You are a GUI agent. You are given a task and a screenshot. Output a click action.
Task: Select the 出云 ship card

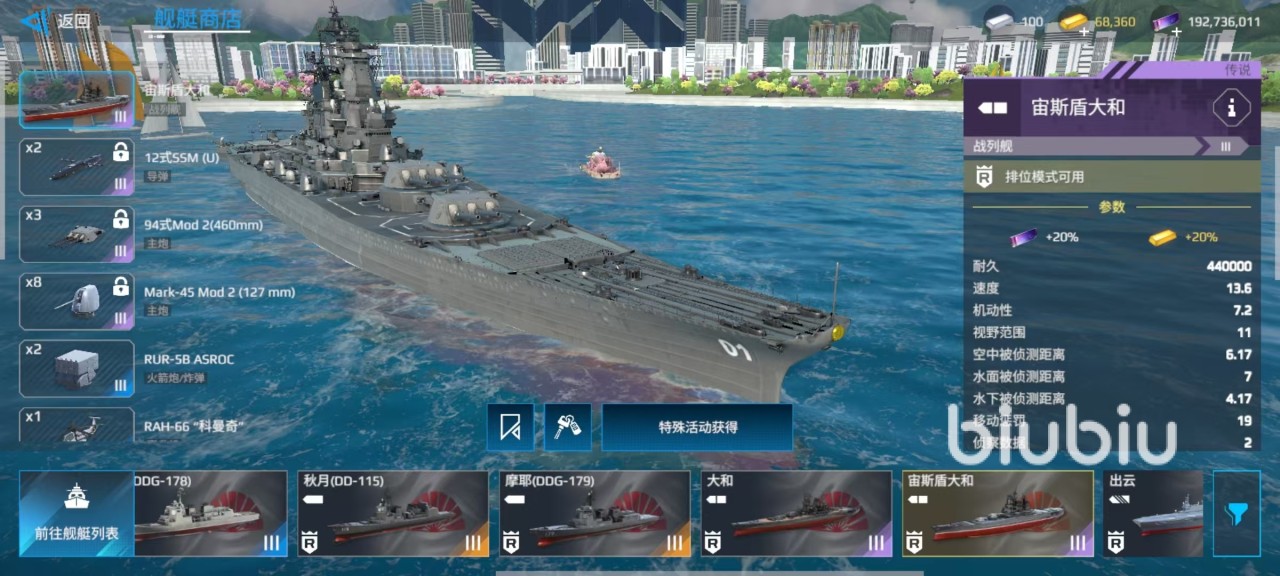pyautogui.click(x=1153, y=514)
